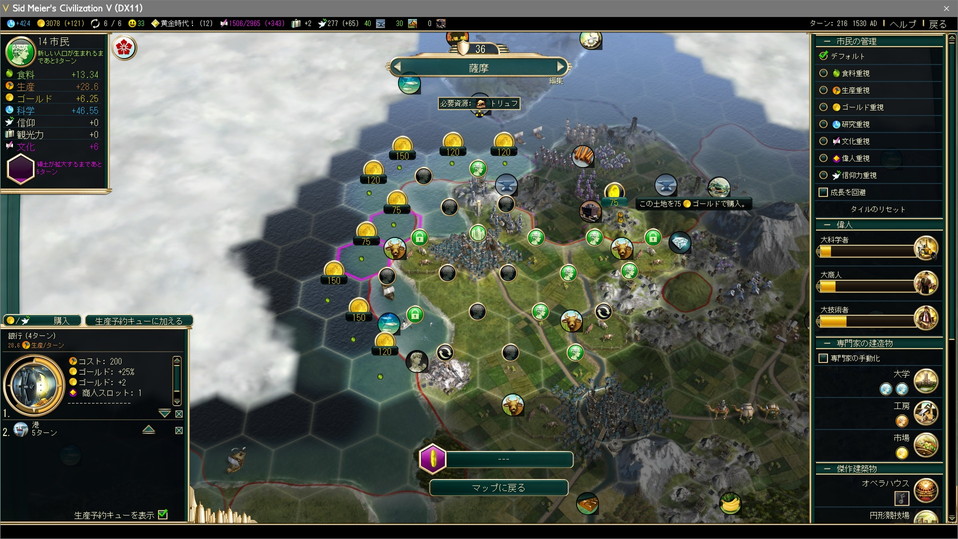The height and width of the screenshot is (539, 958).
Task: Close the Civilization V window
Action: pos(946,7)
